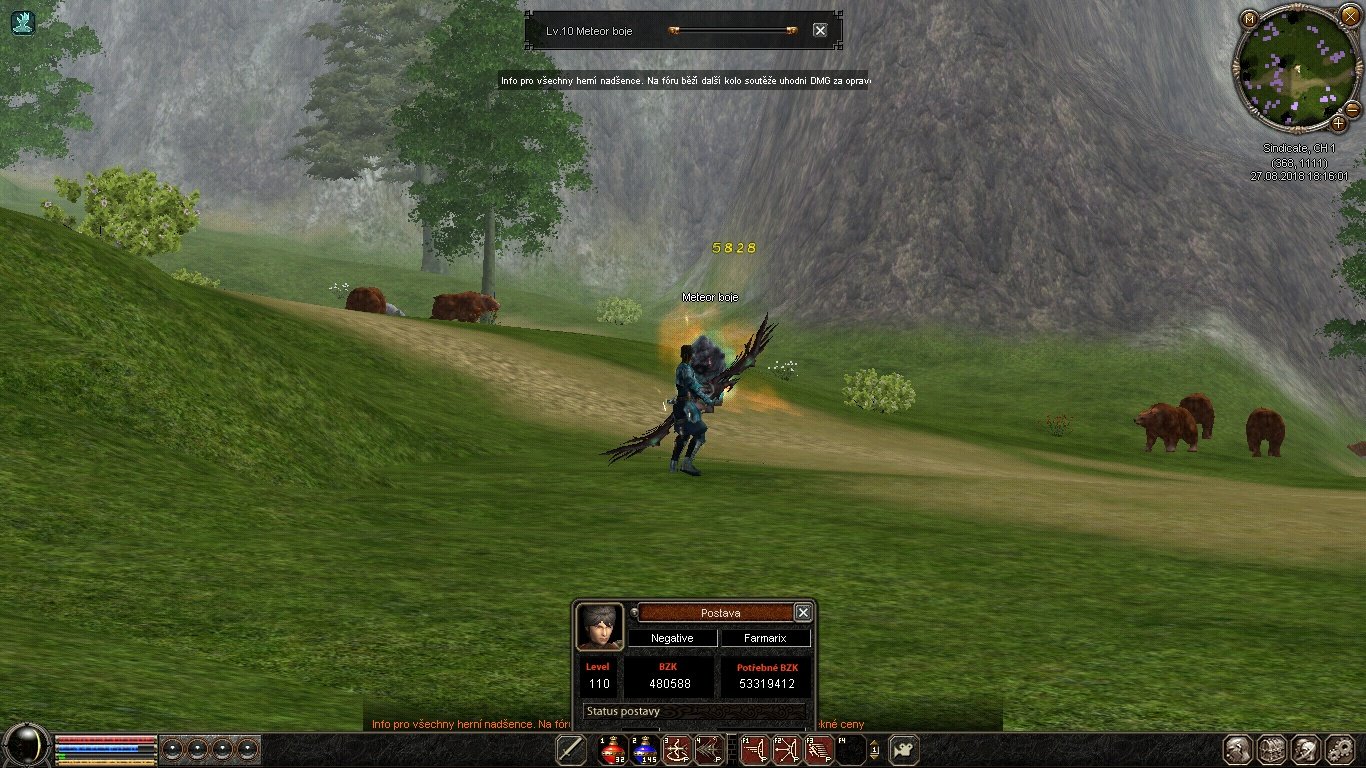
Task: Close the Postava character window
Action: (x=802, y=612)
